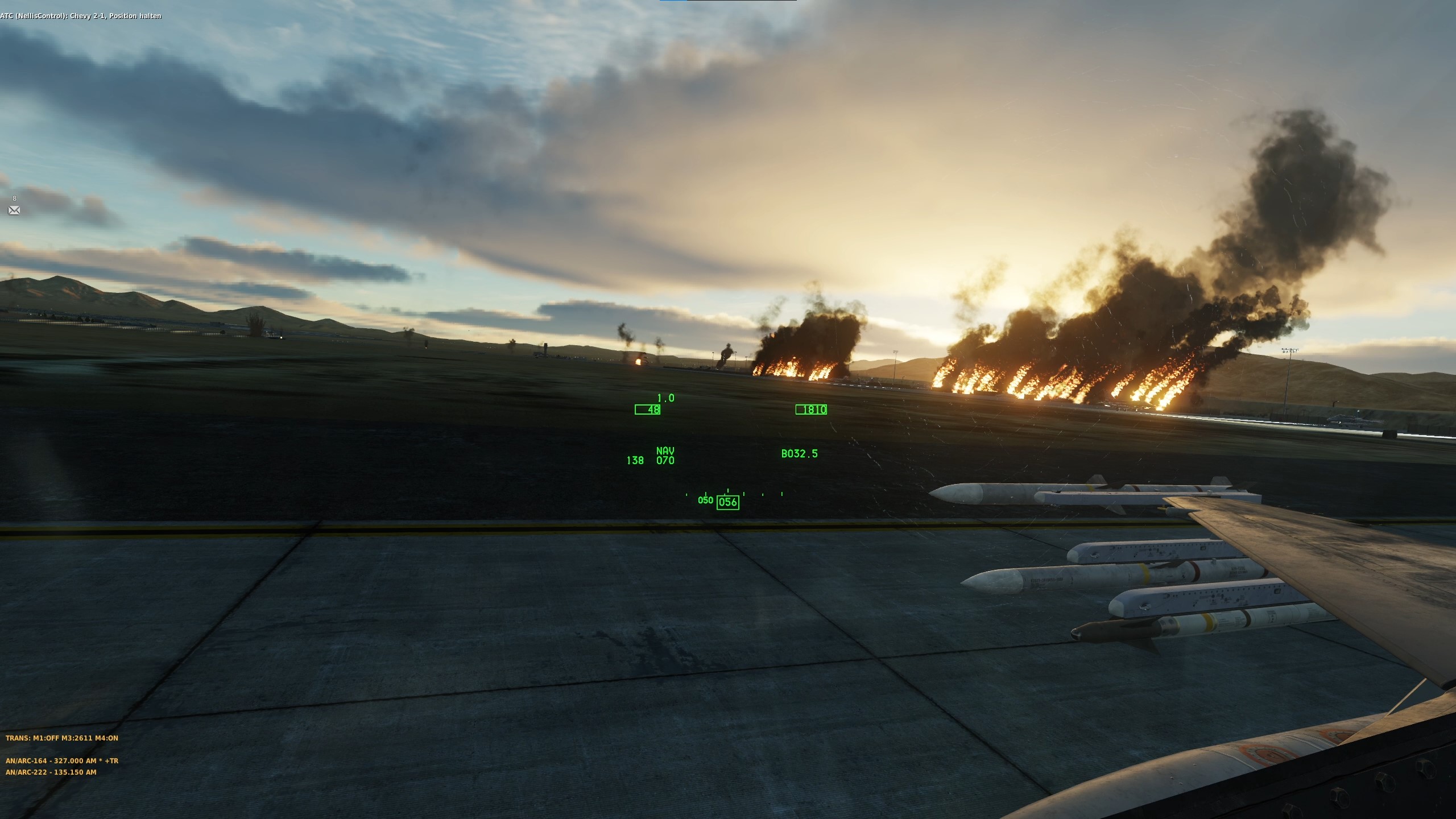Click the HUD course number 070
The image size is (1456, 819).
pos(665,461)
